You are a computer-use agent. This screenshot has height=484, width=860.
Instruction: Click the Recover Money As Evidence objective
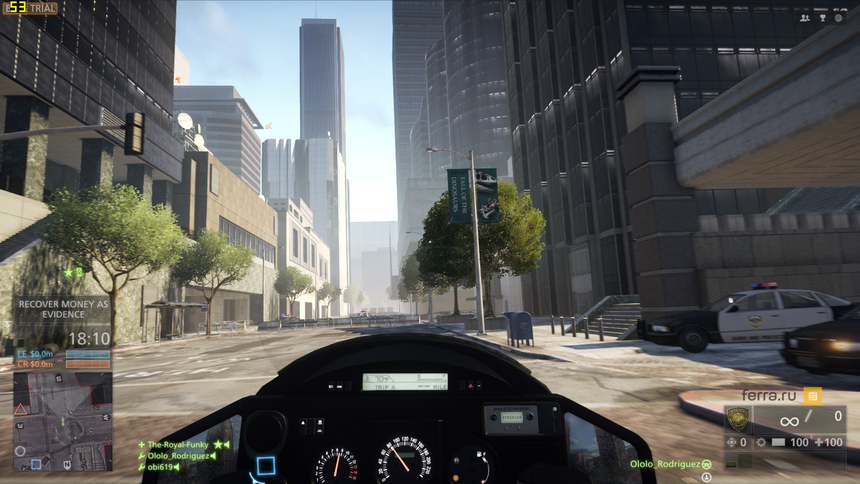[63, 309]
